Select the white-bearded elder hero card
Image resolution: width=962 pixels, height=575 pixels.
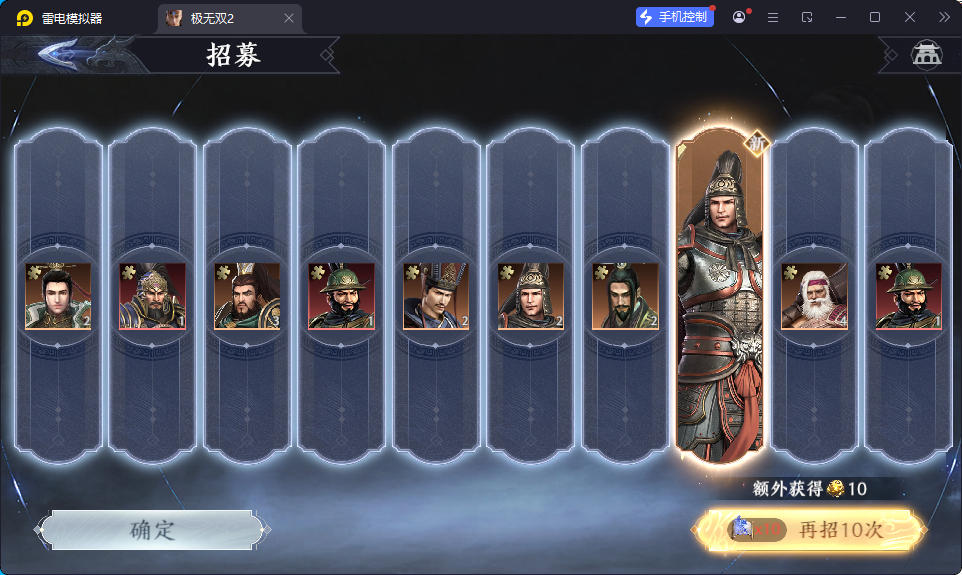[814, 296]
